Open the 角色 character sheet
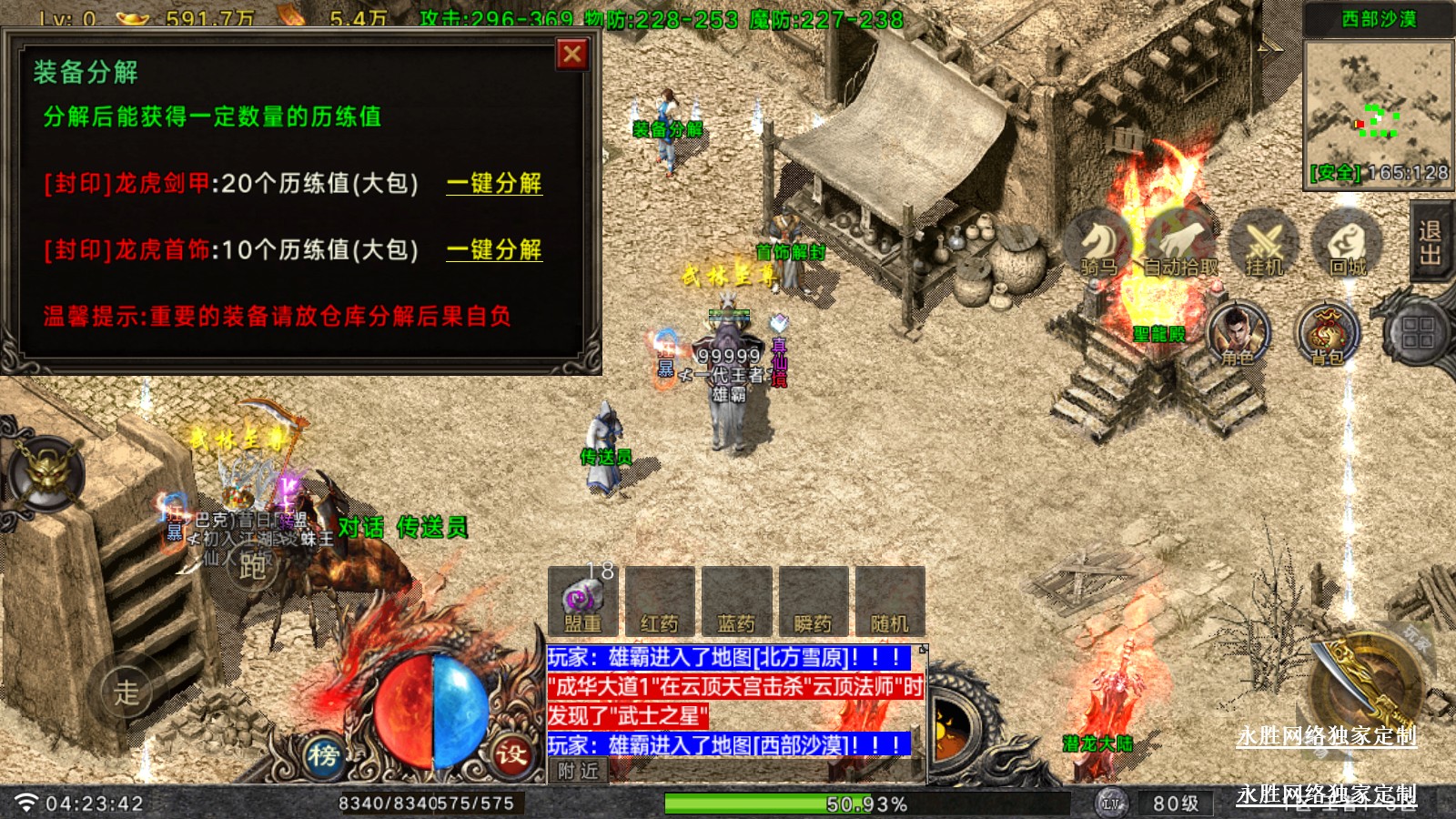Image resolution: width=1456 pixels, height=819 pixels. tap(1238, 333)
